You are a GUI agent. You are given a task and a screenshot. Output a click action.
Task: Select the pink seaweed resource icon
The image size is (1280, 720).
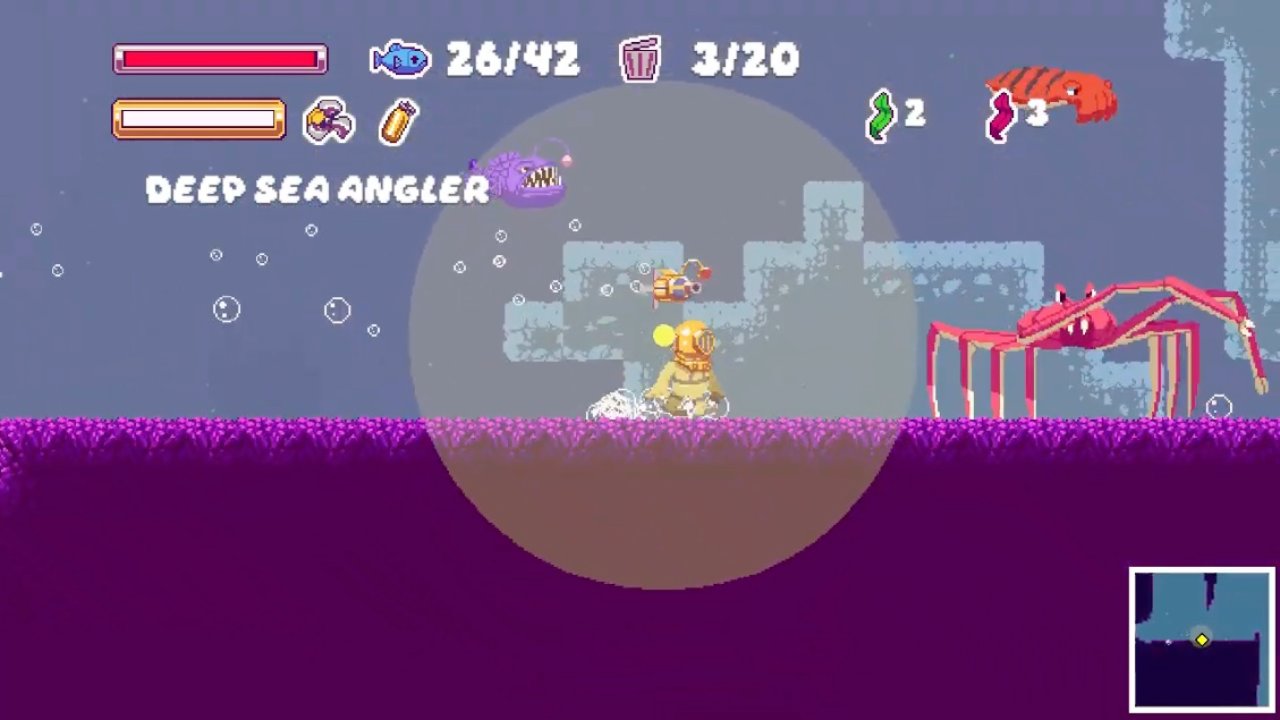click(x=999, y=118)
